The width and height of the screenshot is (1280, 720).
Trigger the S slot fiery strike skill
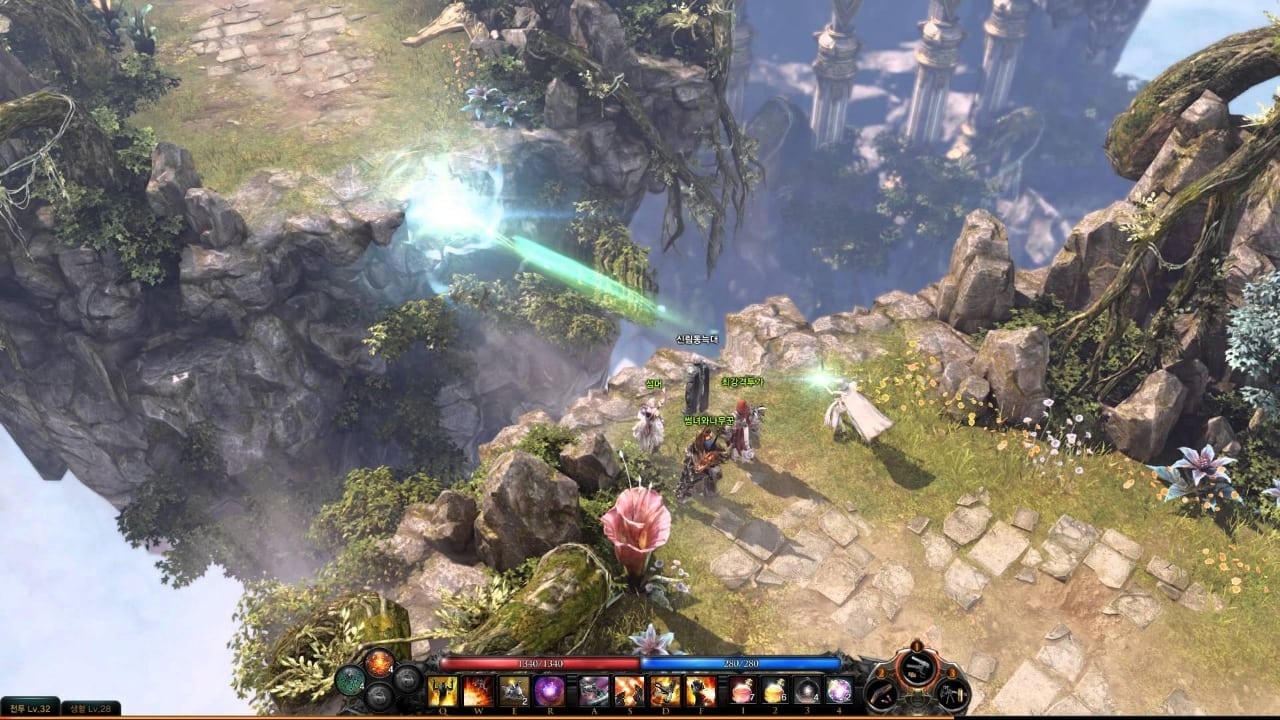629,690
